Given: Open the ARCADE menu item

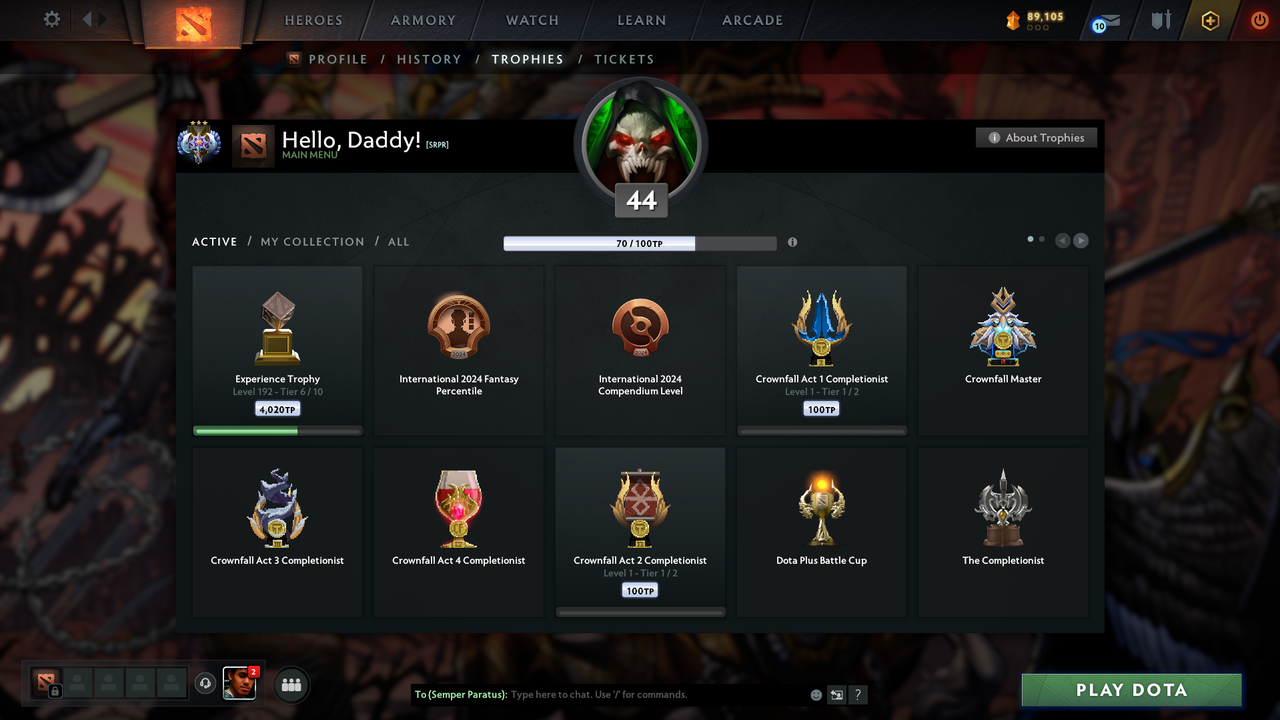Looking at the screenshot, I should [751, 20].
